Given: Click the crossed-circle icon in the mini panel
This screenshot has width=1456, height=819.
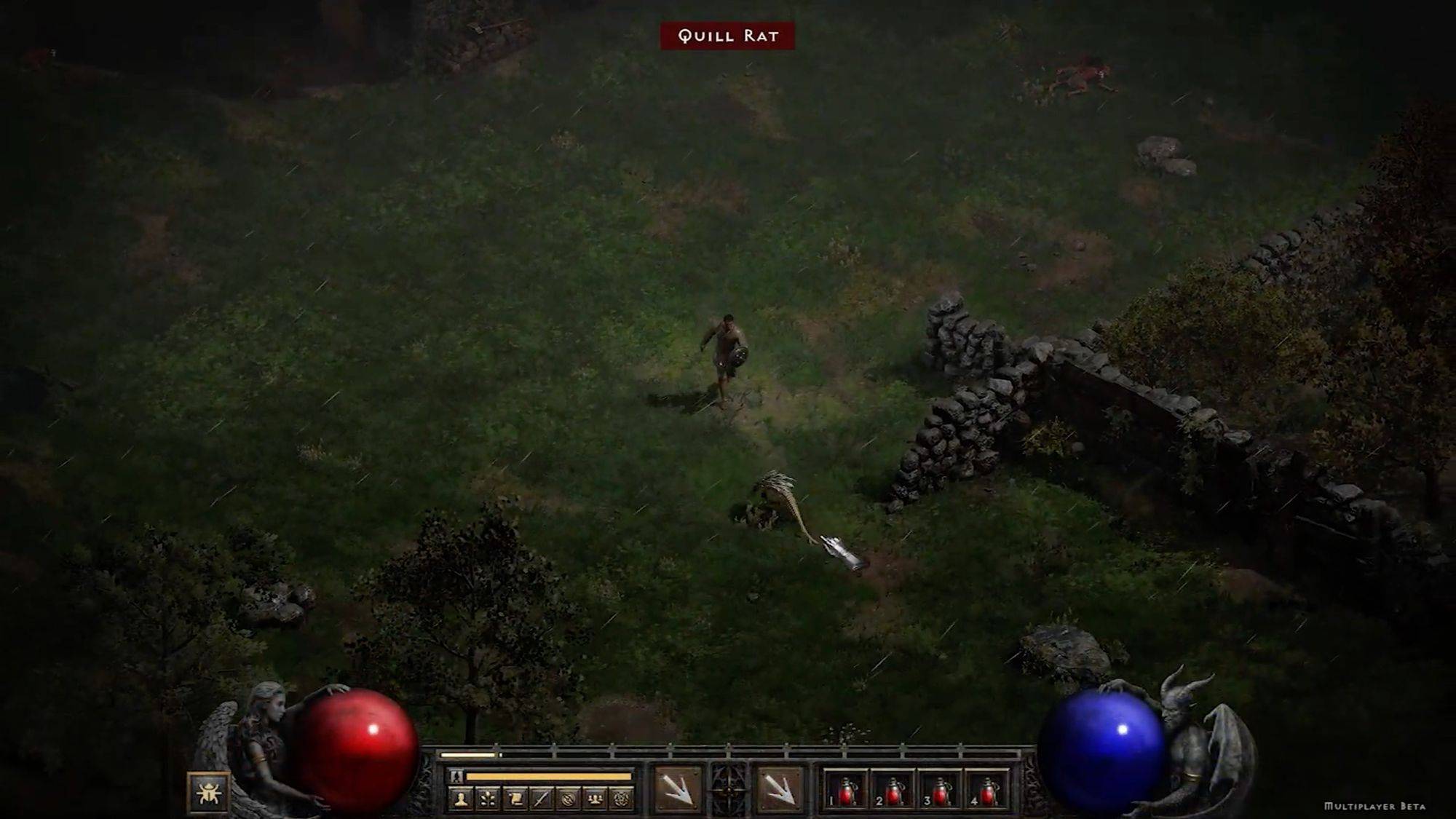Looking at the screenshot, I should (568, 799).
